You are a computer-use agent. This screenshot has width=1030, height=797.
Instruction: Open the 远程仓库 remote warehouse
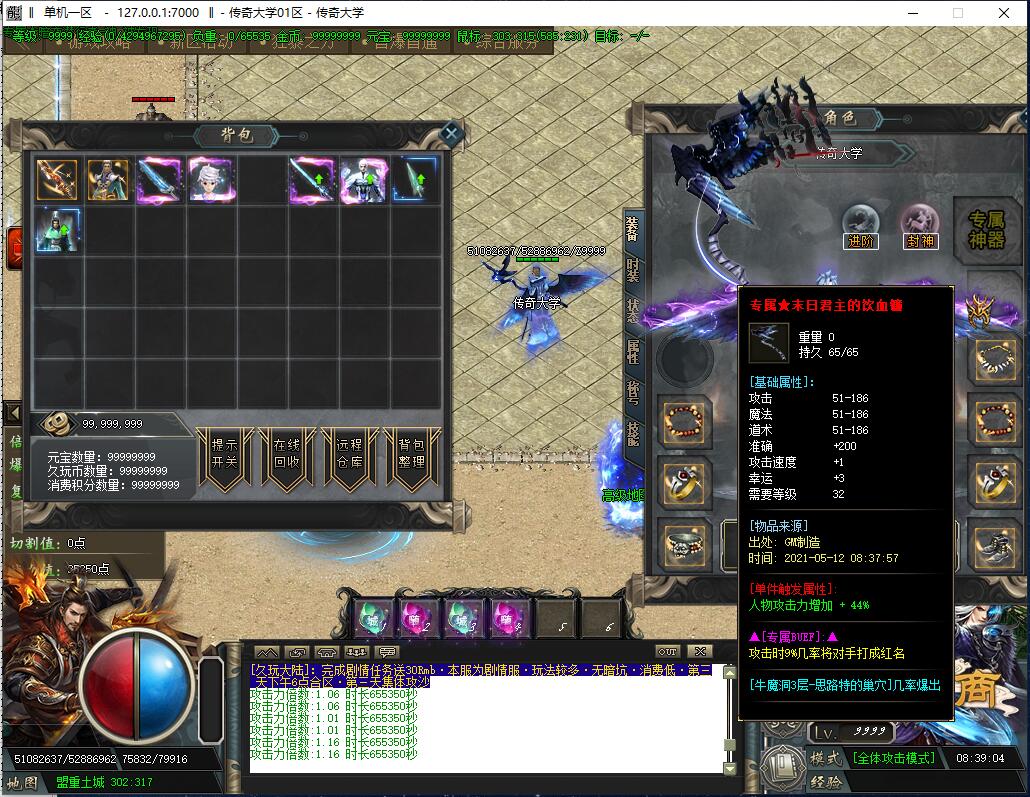[x=349, y=454]
